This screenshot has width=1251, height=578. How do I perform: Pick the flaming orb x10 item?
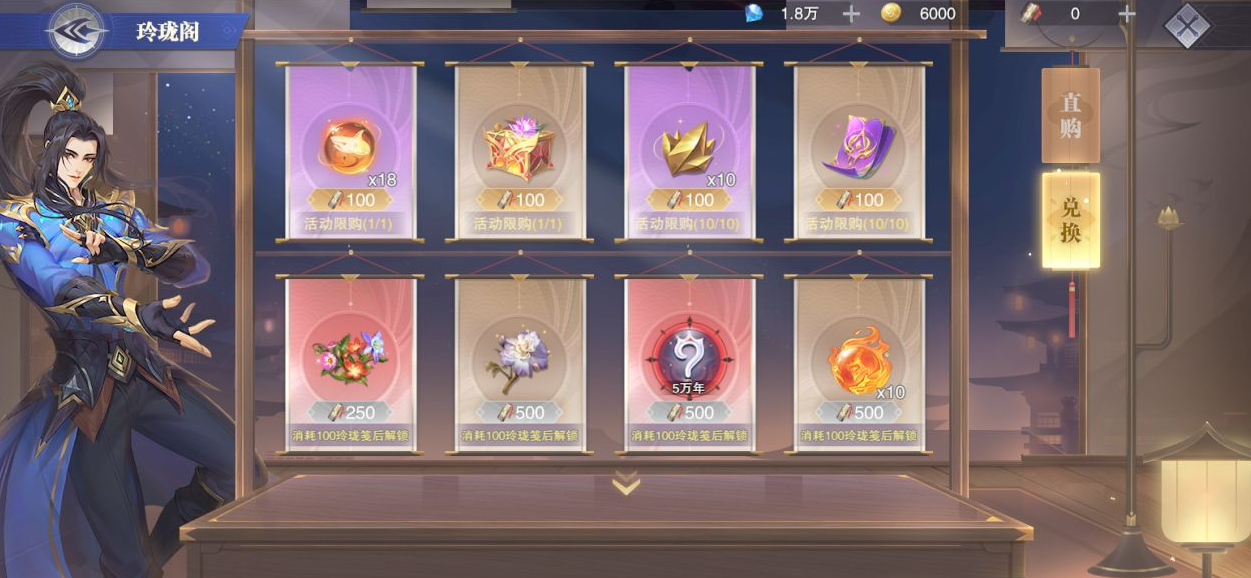[859, 362]
